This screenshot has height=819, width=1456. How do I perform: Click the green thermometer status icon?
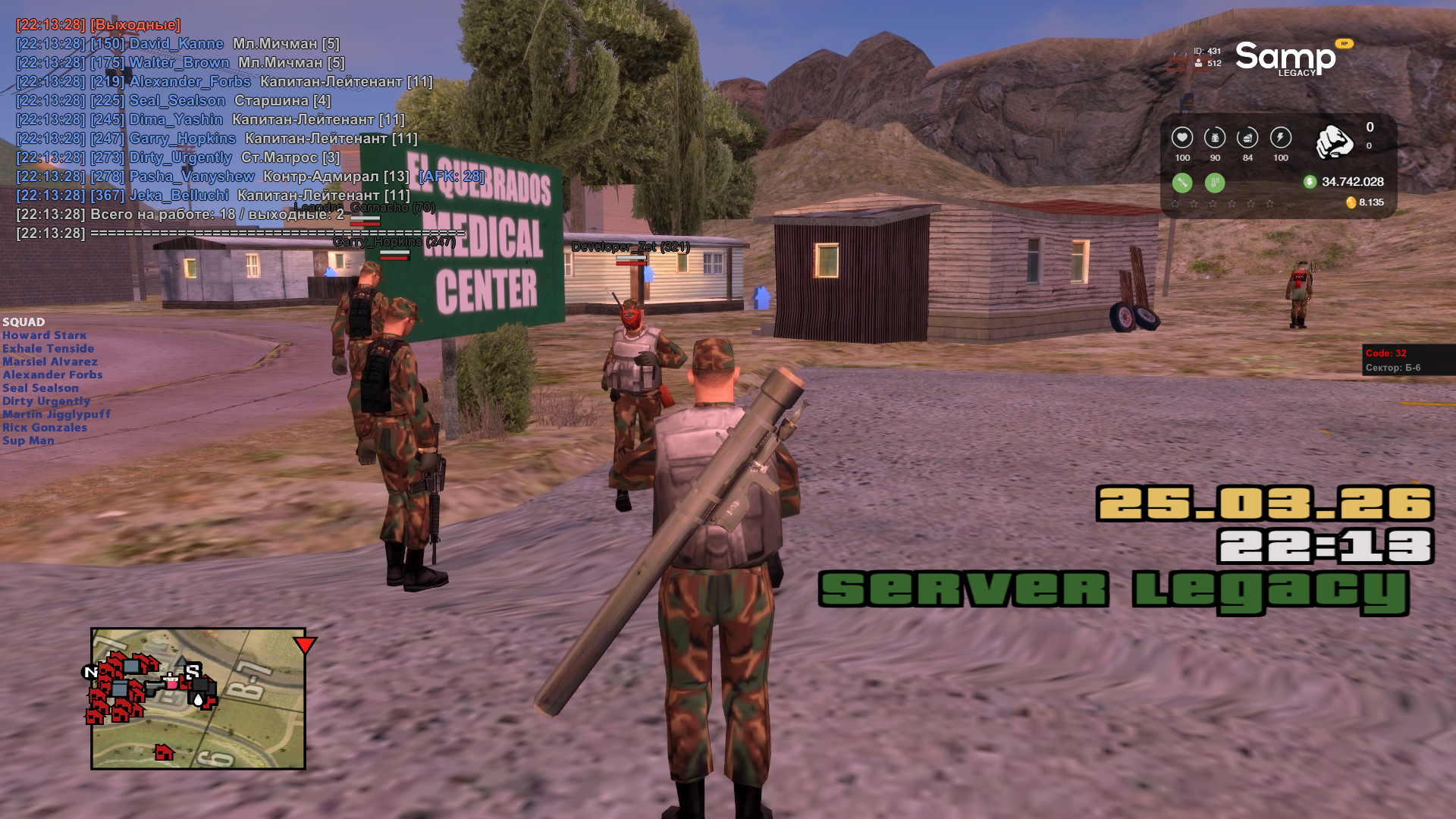[x=1215, y=183]
